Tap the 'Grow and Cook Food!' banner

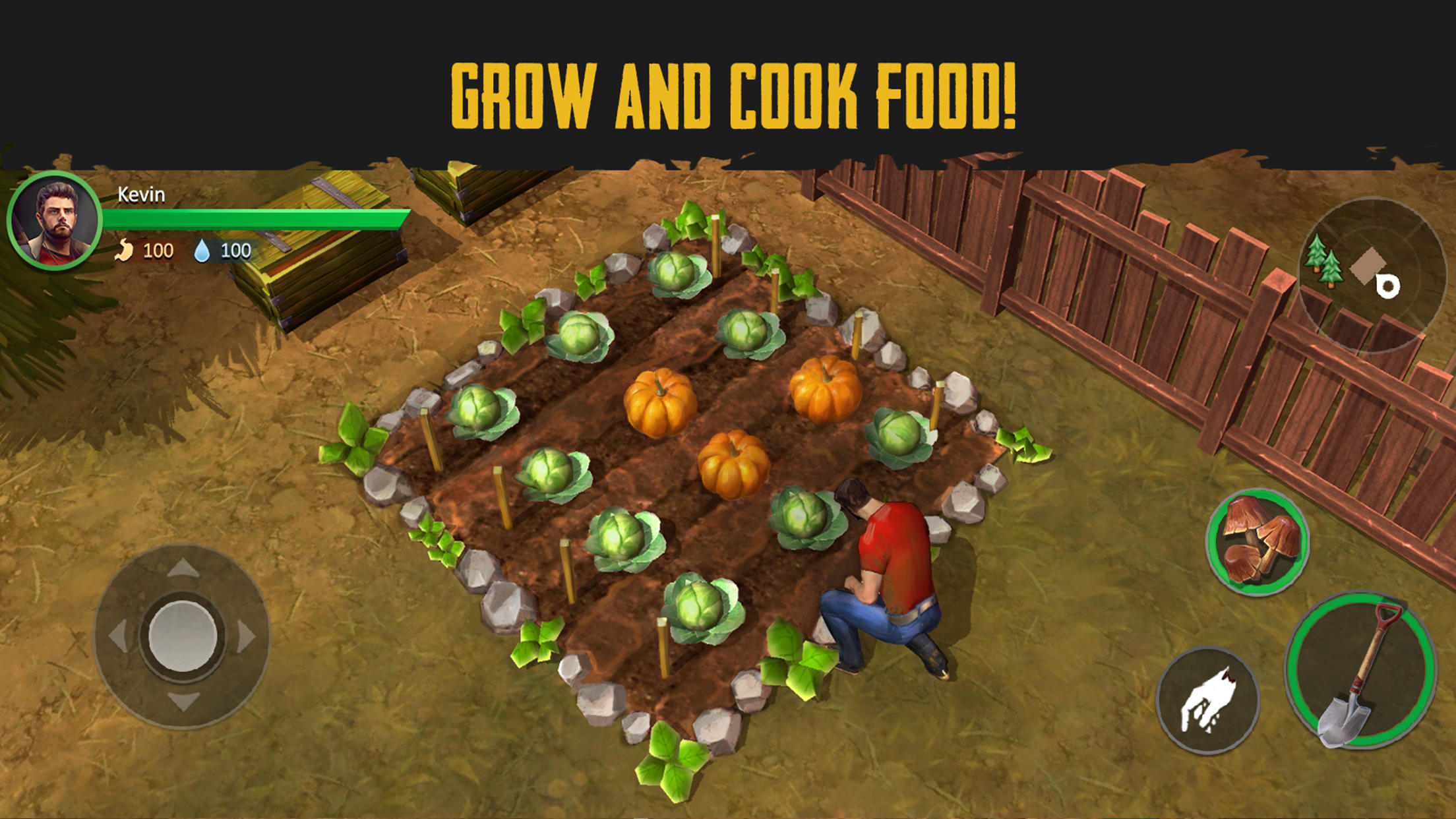[x=728, y=92]
